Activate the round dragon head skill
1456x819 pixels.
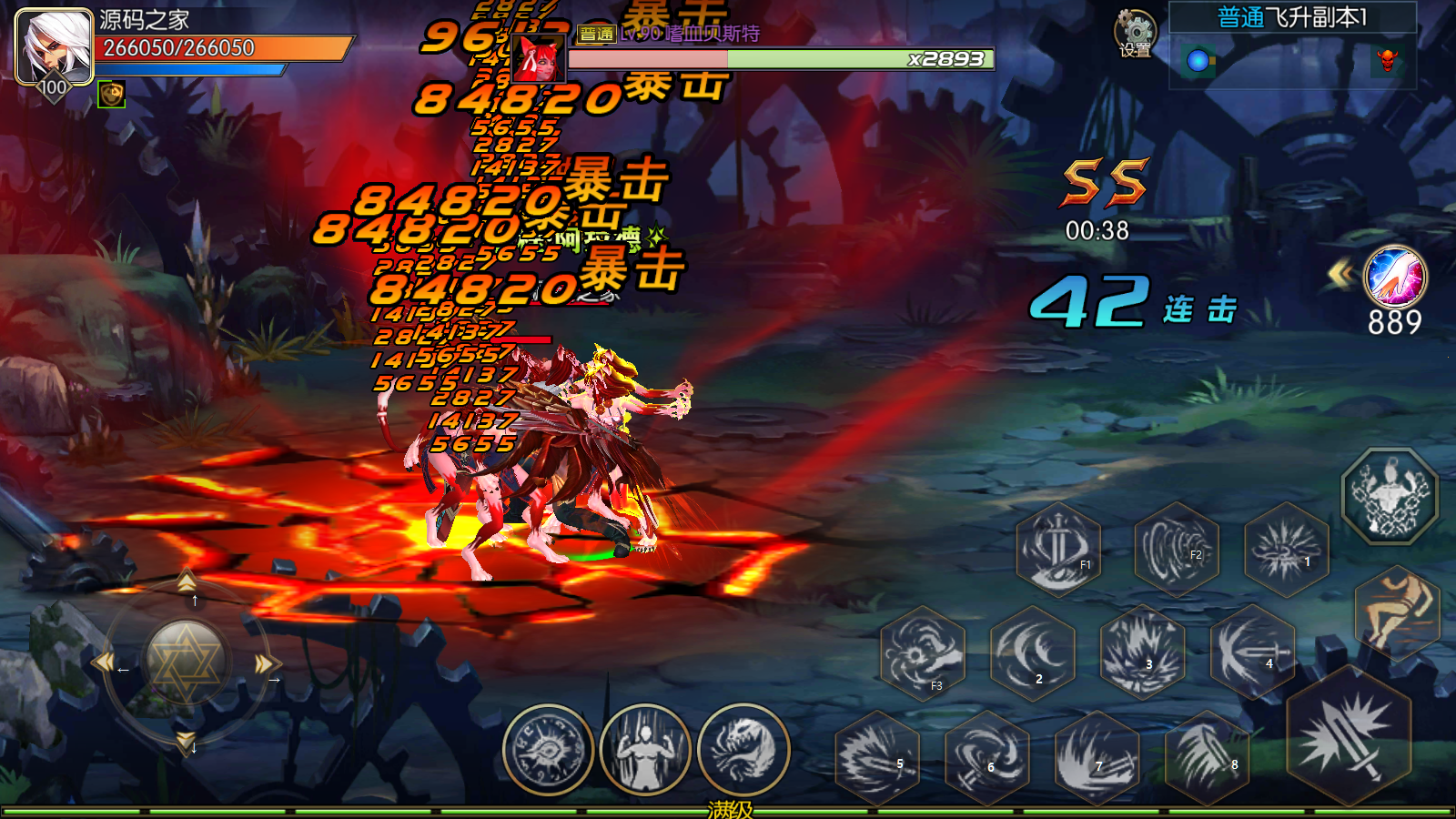coord(743,751)
